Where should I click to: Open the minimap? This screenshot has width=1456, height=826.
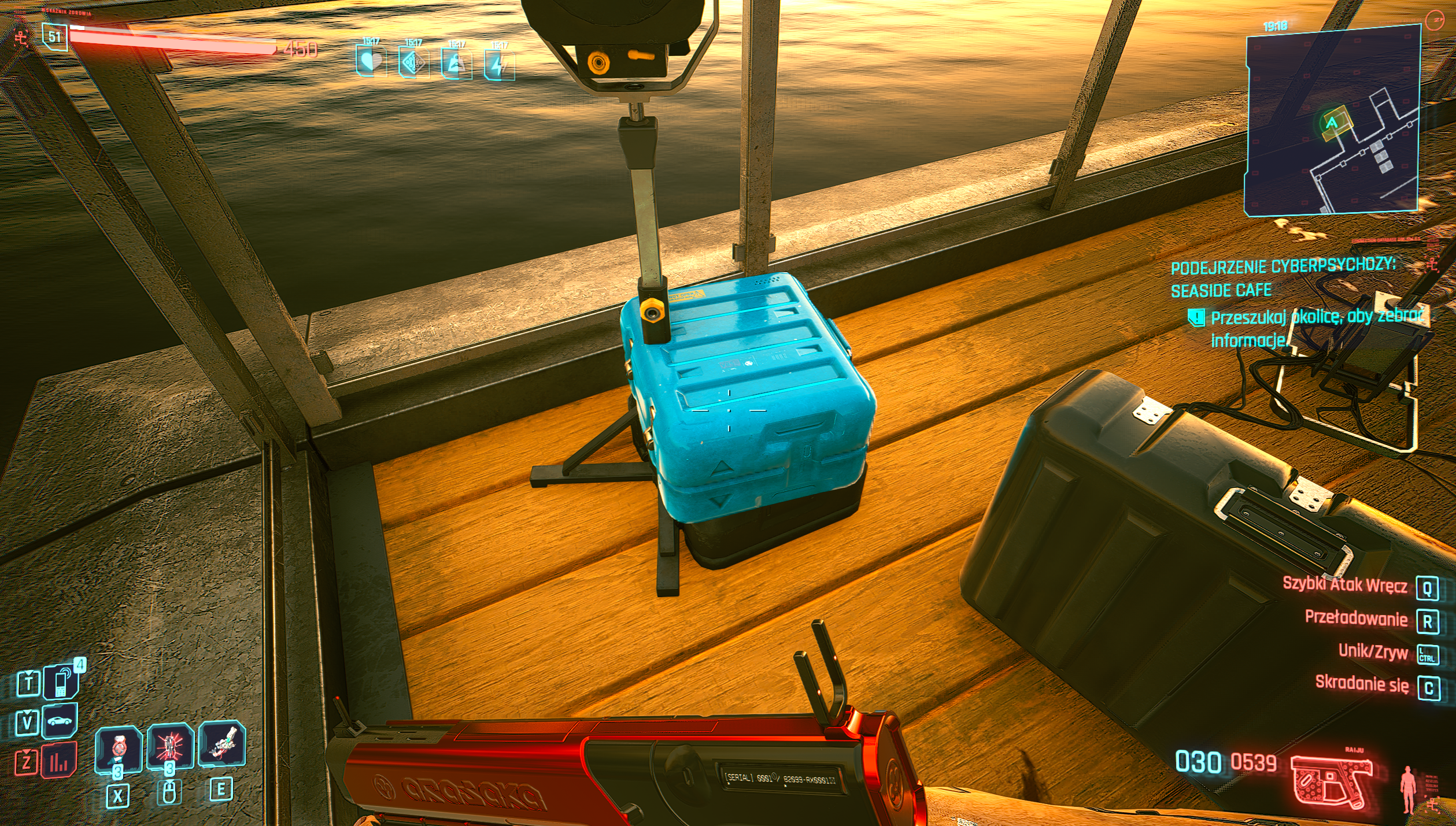tap(1332, 121)
